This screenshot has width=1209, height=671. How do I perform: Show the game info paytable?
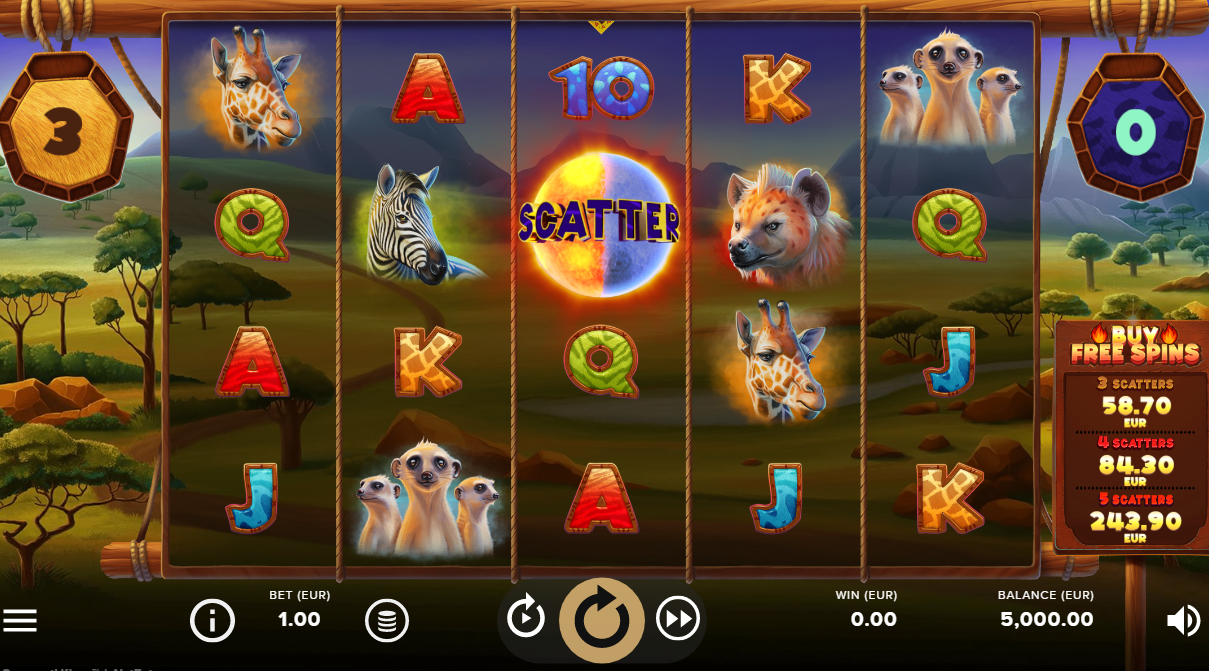(212, 621)
